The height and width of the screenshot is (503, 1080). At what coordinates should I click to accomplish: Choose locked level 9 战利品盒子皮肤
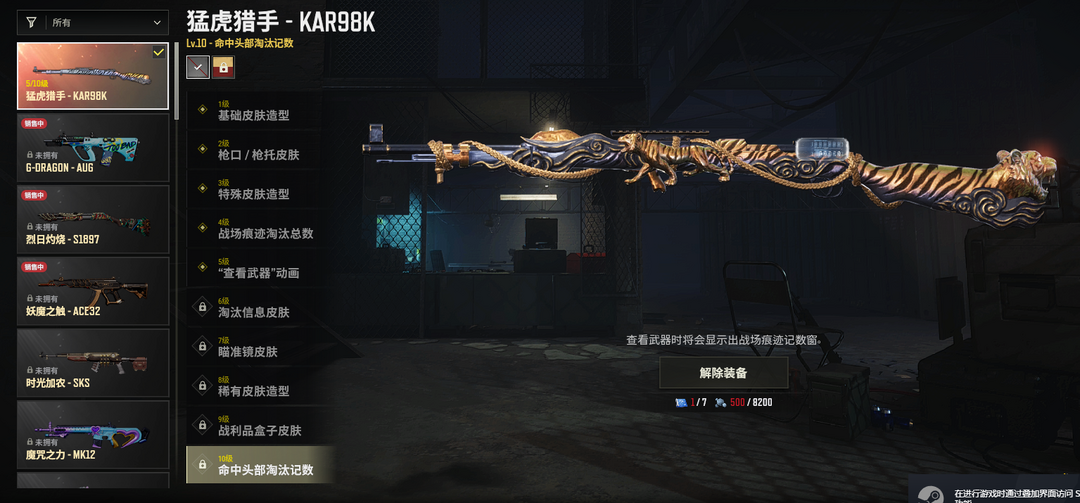255,425
